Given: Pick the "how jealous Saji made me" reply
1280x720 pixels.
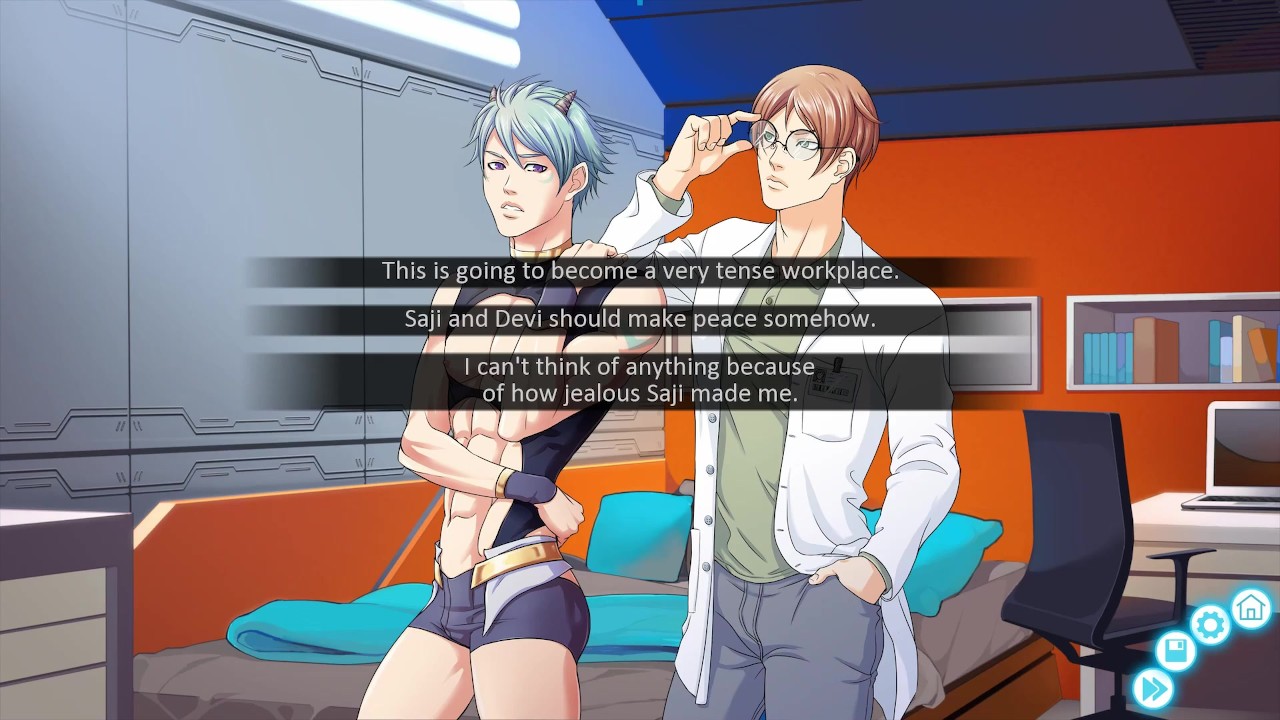Looking at the screenshot, I should click(640, 380).
